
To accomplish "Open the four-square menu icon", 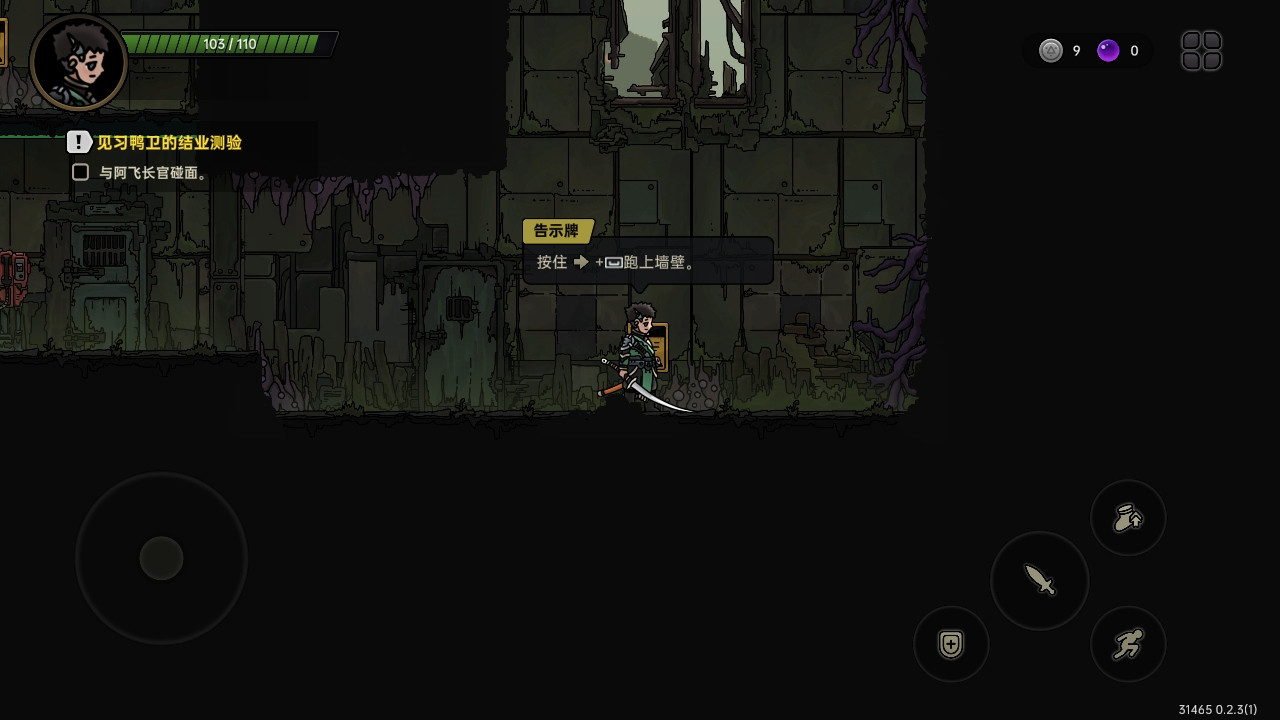I will point(1201,51).
